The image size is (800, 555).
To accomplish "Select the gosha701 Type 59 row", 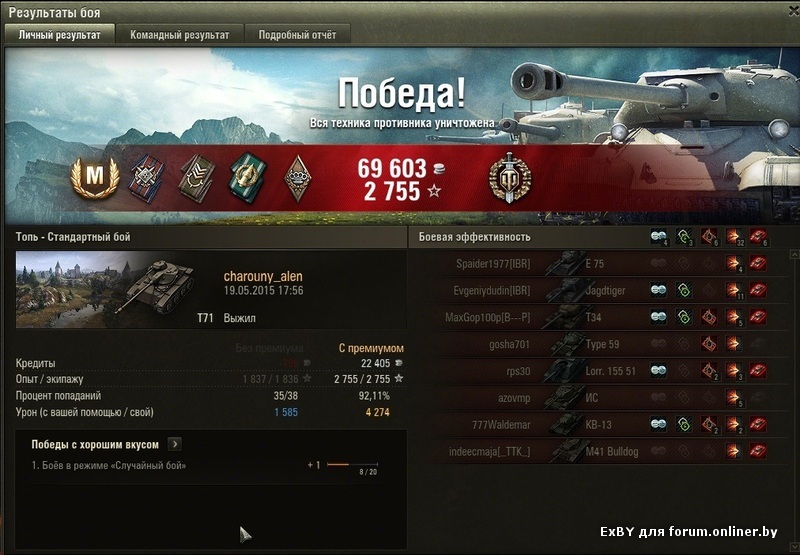I will pos(600,343).
